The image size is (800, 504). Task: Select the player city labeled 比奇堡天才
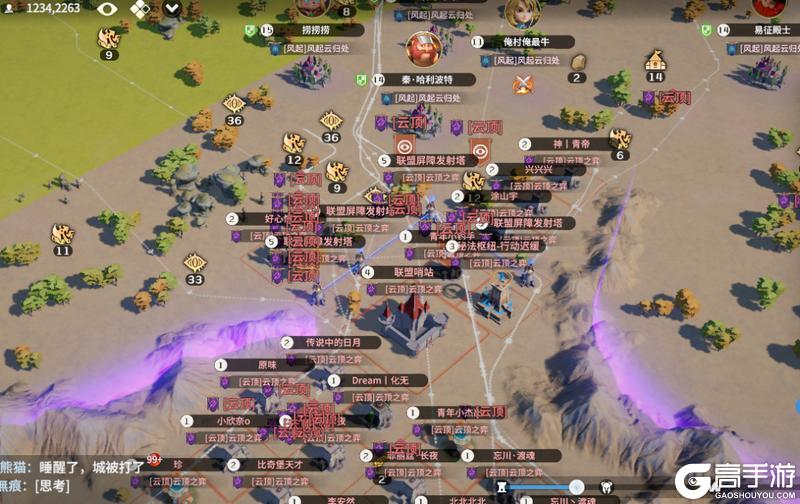click(x=278, y=464)
